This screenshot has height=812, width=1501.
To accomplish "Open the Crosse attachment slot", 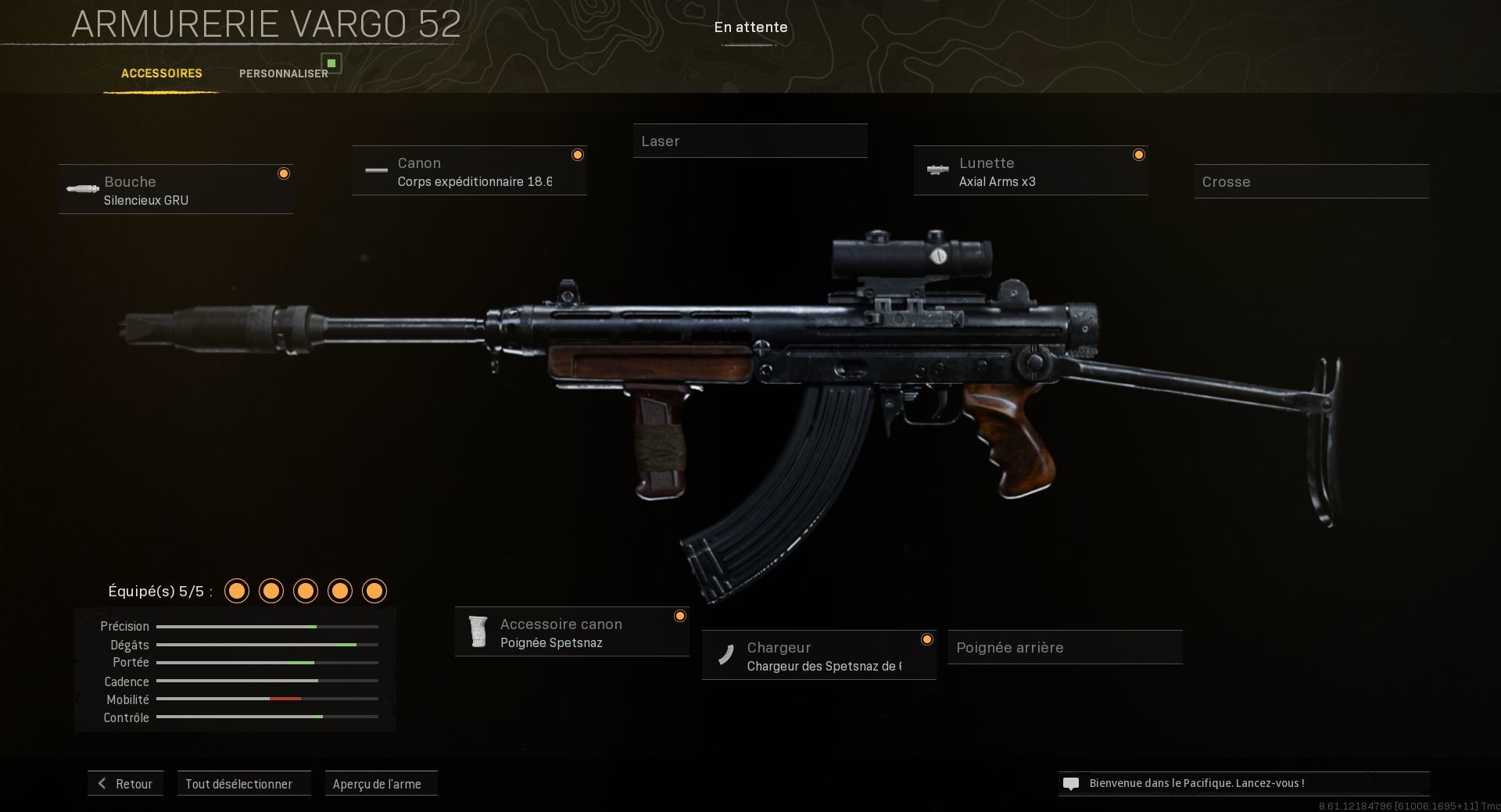I will coord(1311,181).
